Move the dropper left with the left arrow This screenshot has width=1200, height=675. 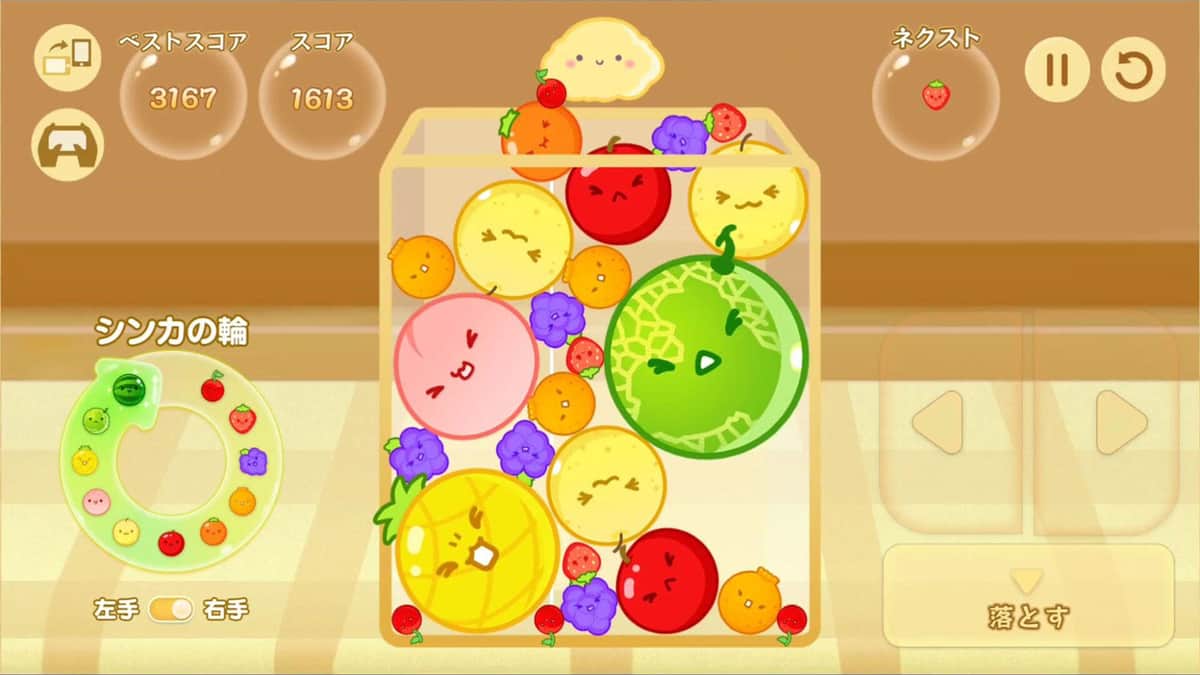951,421
